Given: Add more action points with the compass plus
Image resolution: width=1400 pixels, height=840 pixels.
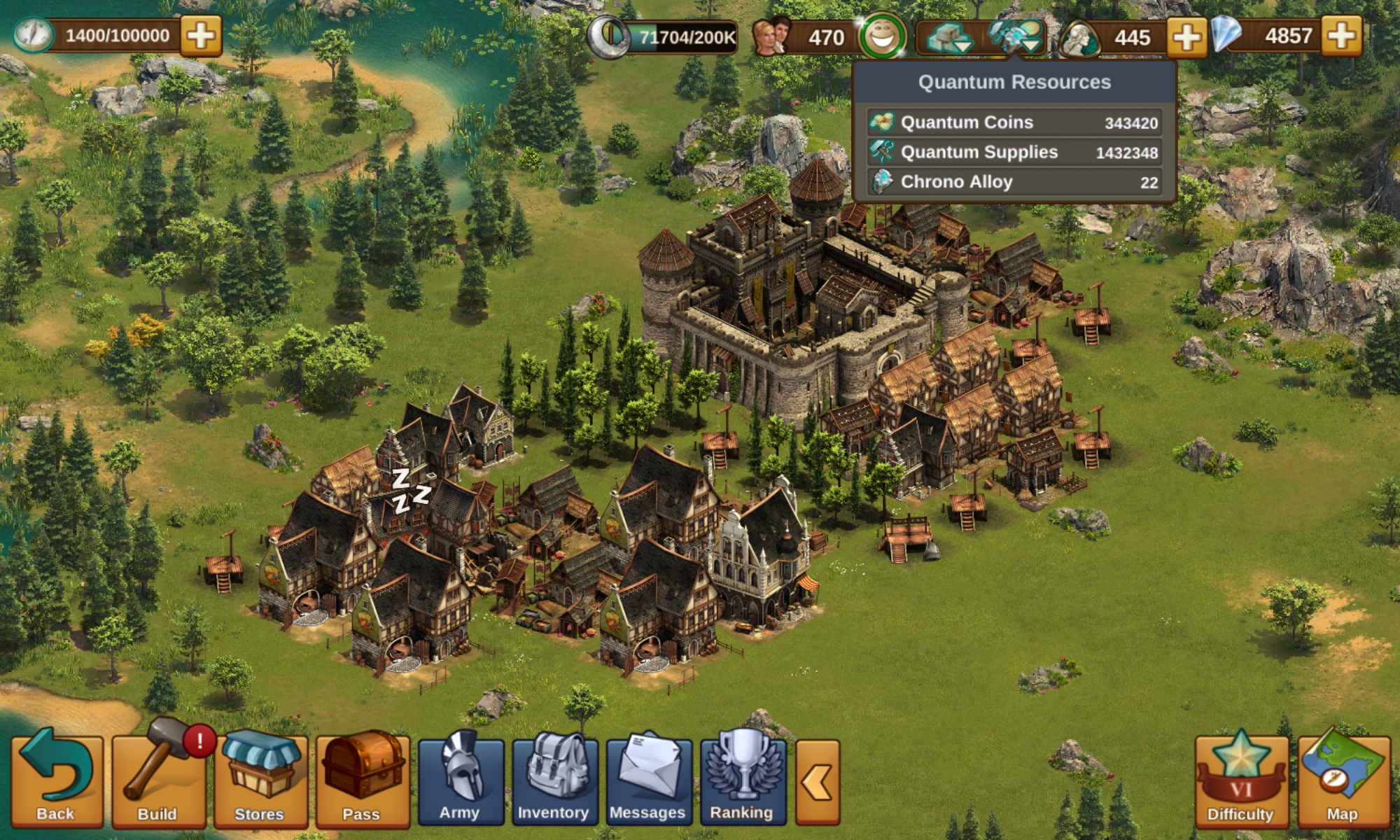Looking at the screenshot, I should pos(201,36).
